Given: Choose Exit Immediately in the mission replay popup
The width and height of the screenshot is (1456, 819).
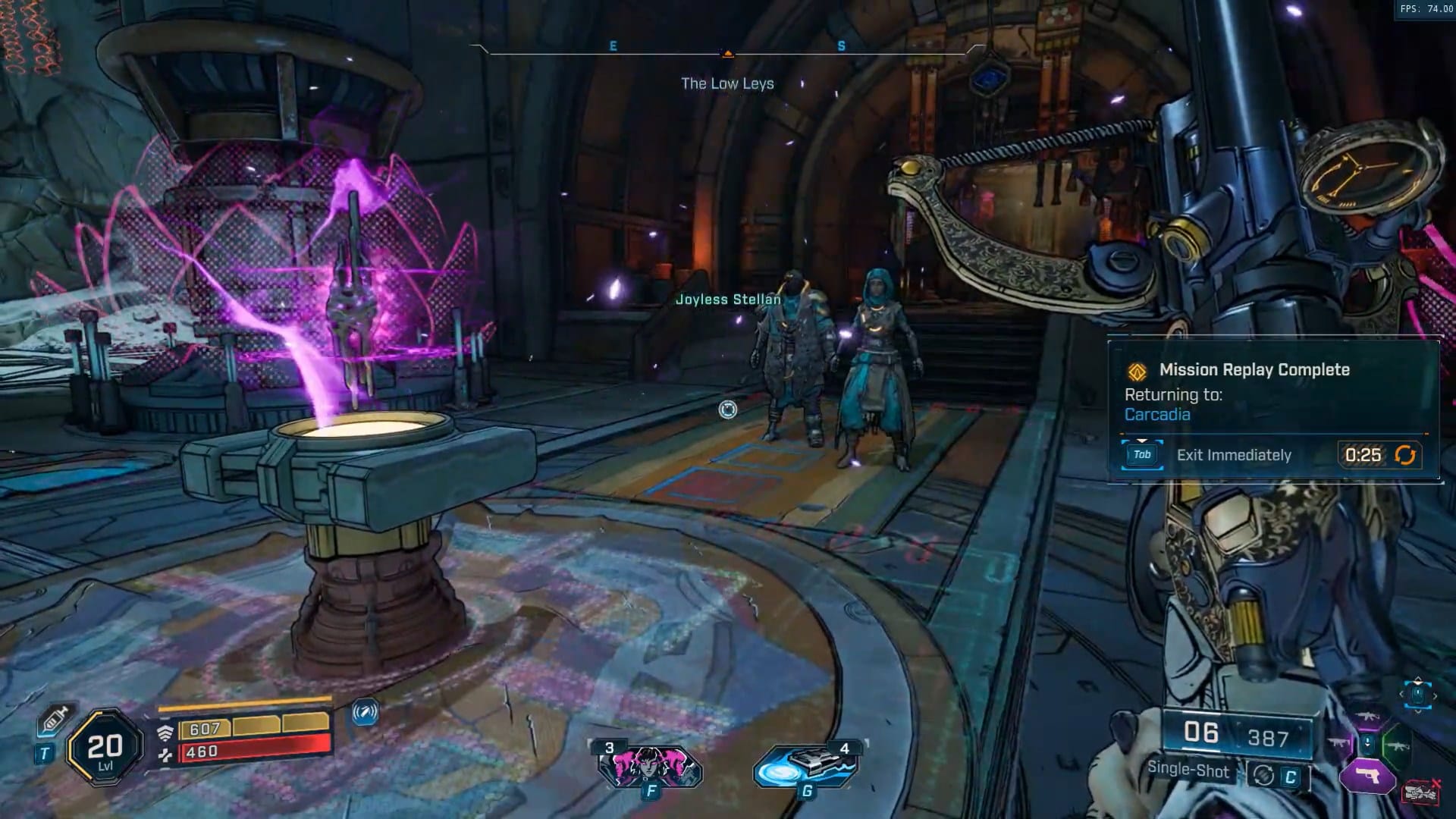Looking at the screenshot, I should (x=1233, y=455).
